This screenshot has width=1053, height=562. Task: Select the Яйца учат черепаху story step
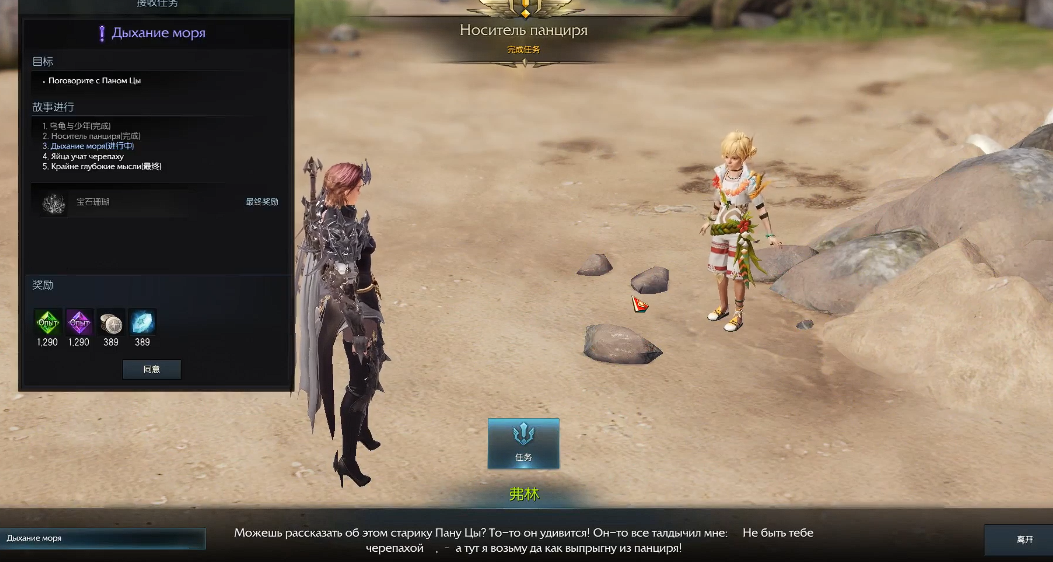[x=87, y=156]
